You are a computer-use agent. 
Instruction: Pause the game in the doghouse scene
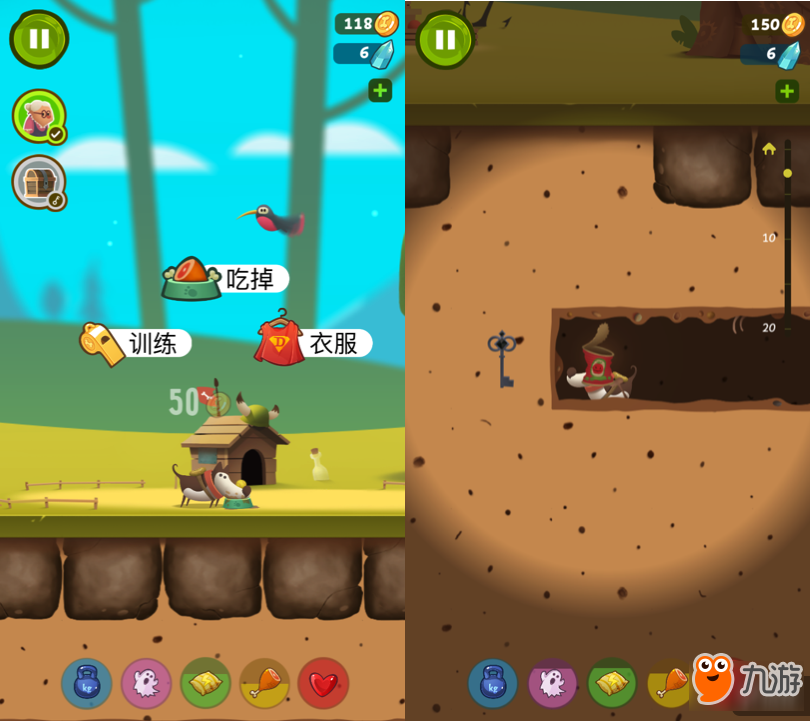pos(39,39)
